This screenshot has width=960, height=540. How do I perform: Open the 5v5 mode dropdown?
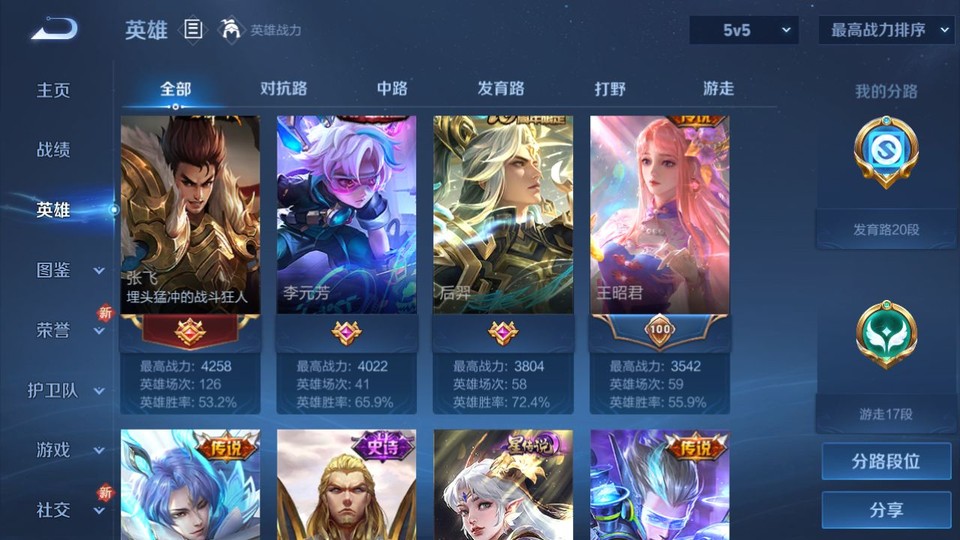(743, 30)
